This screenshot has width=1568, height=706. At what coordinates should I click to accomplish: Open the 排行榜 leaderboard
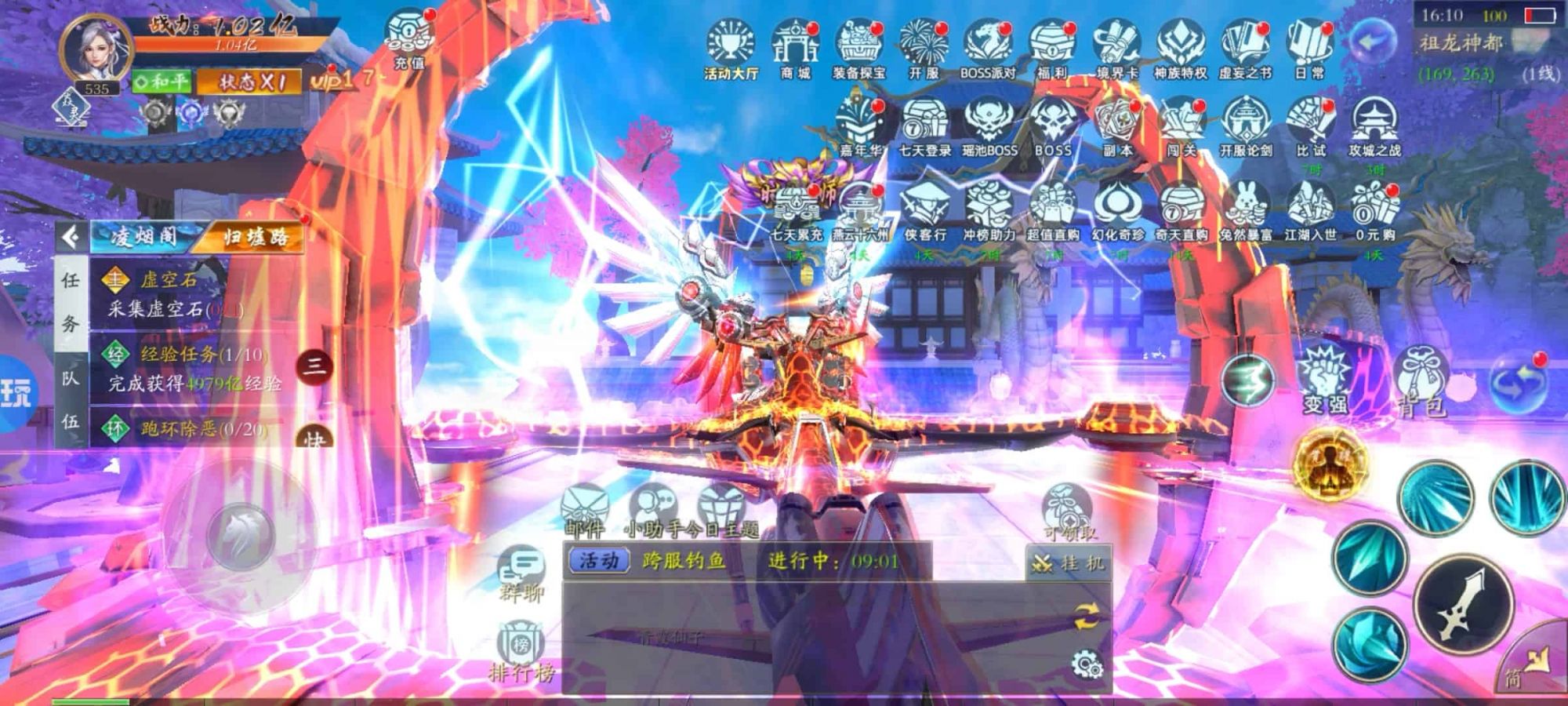521,653
